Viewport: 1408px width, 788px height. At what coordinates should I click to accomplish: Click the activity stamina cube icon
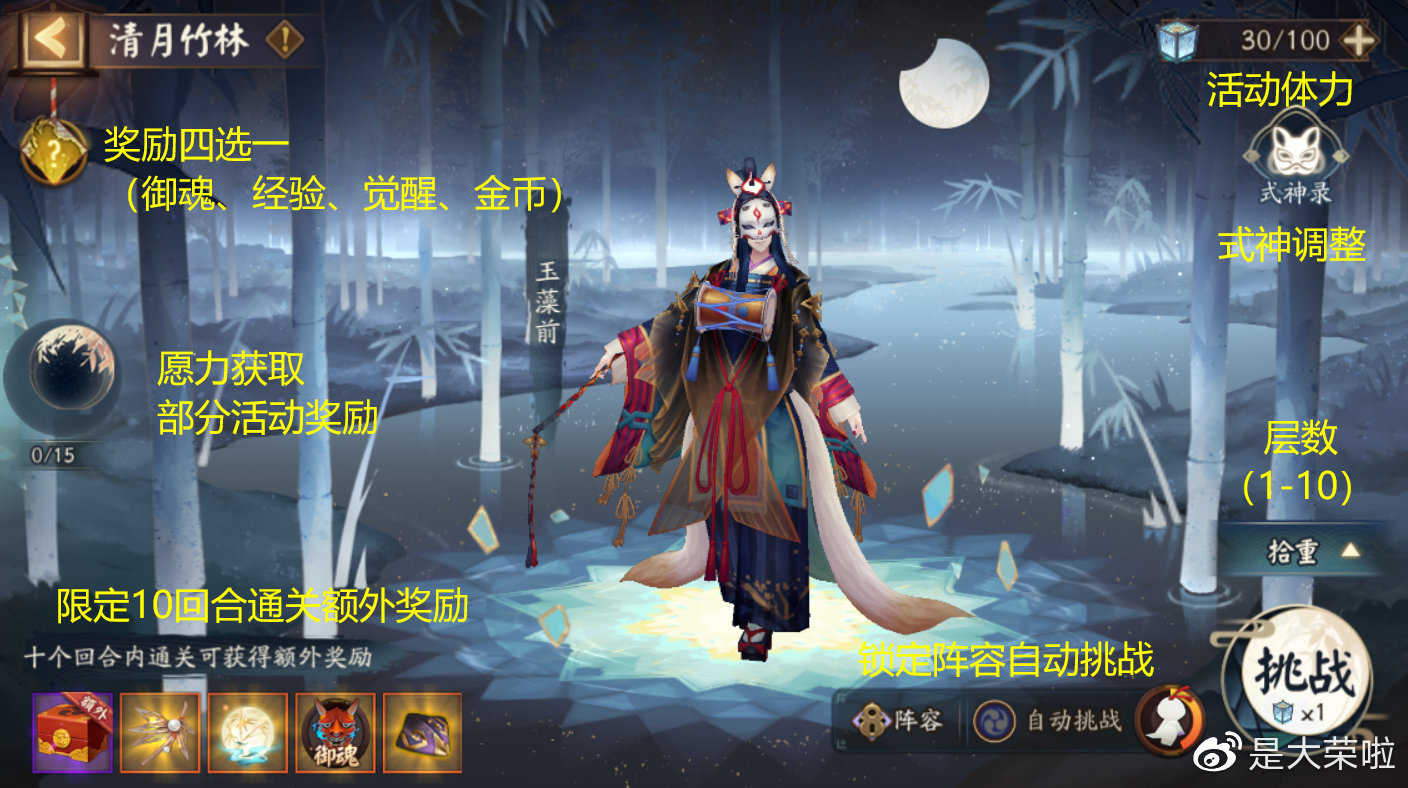1178,40
